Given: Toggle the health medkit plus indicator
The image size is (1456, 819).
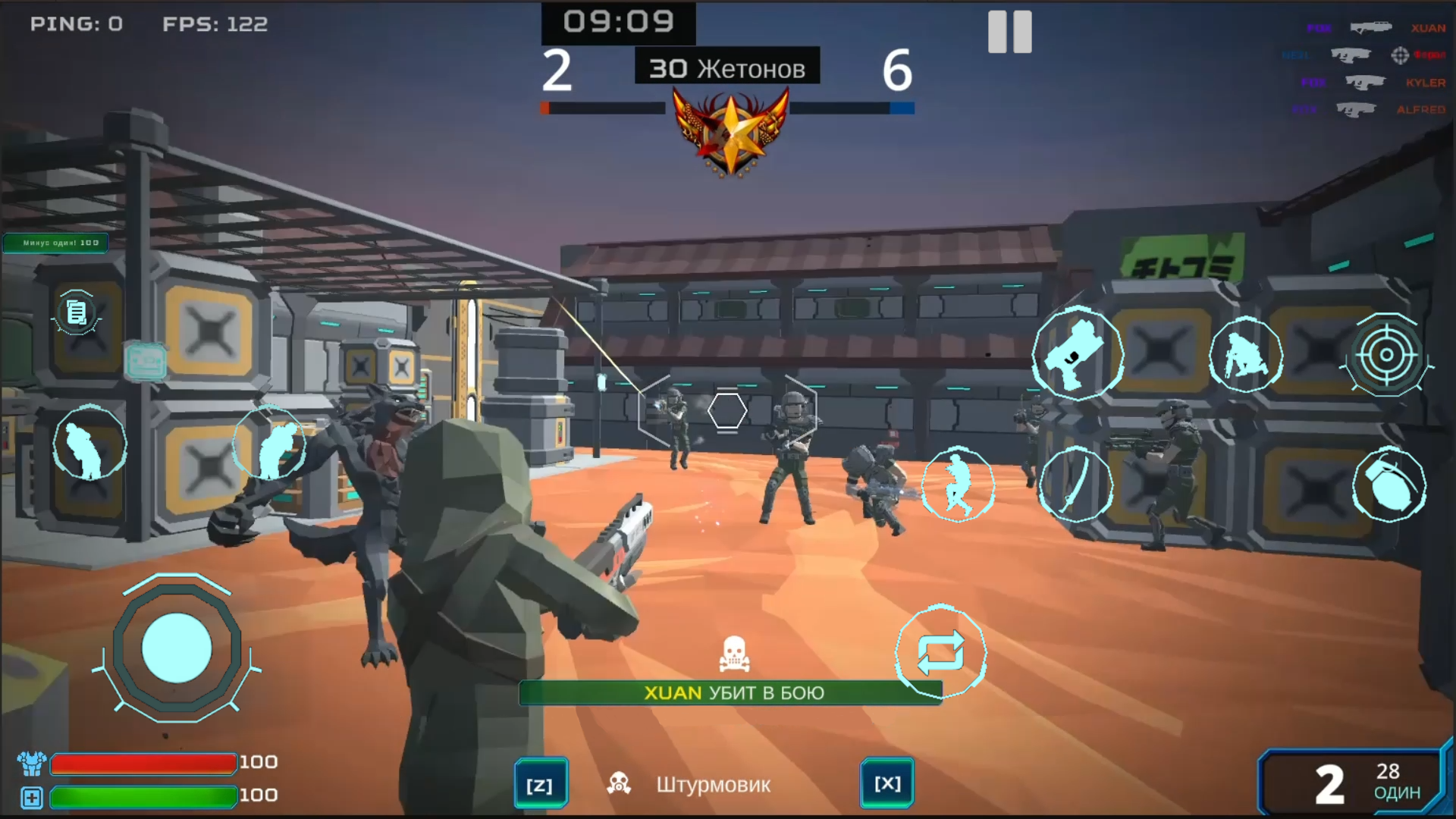Looking at the screenshot, I should coord(32,798).
